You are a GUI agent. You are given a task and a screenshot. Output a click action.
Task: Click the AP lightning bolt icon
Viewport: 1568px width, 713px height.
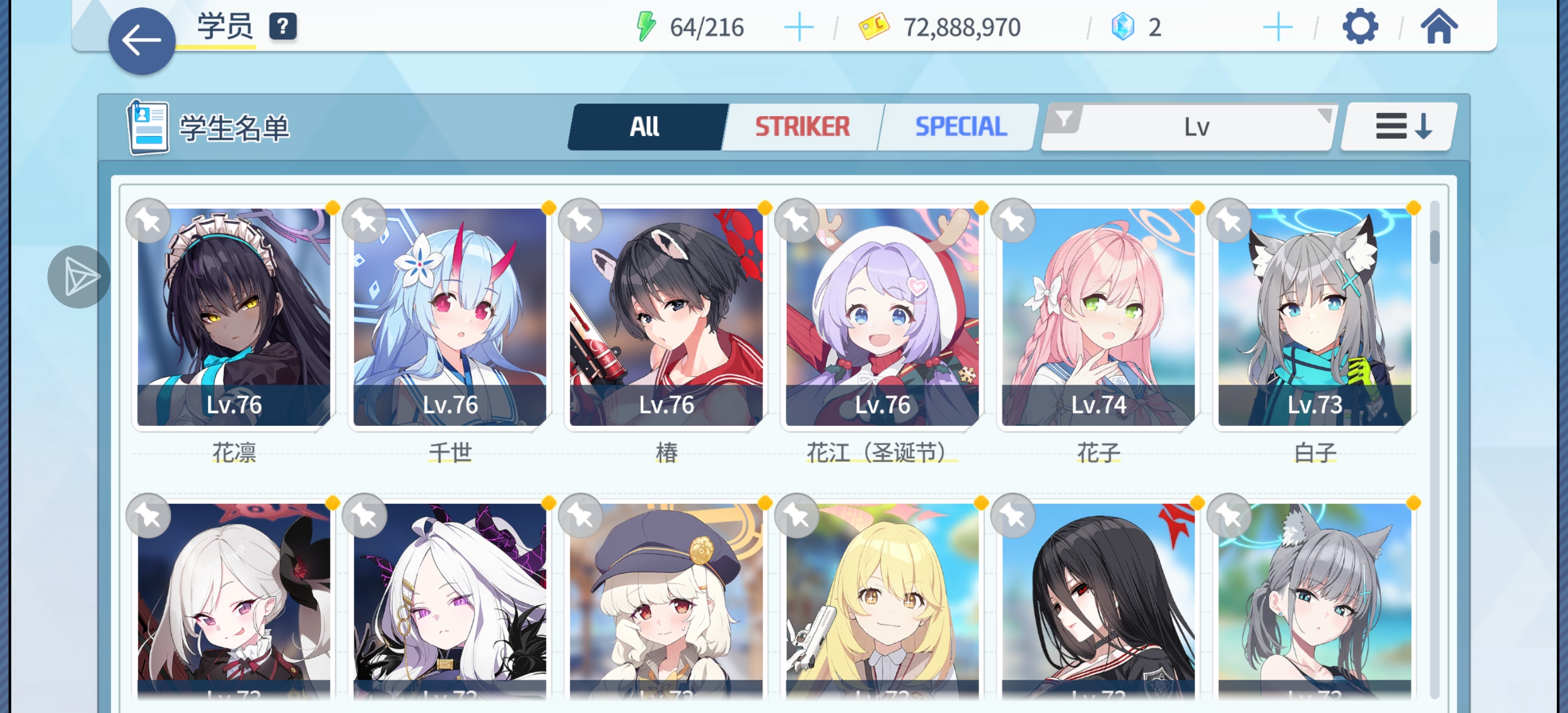point(645,26)
